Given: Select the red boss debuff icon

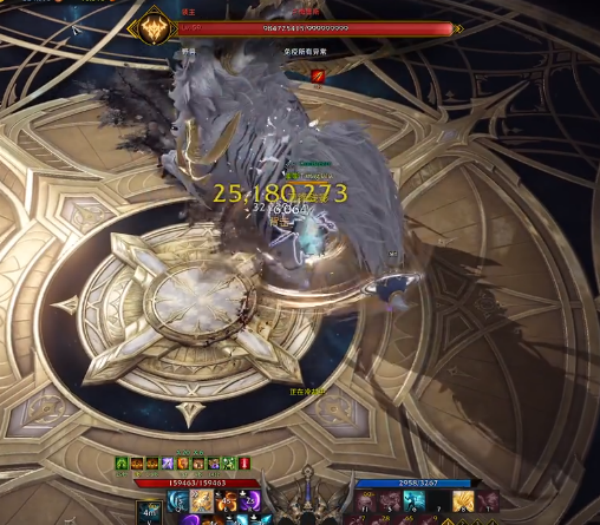Looking at the screenshot, I should [318, 76].
